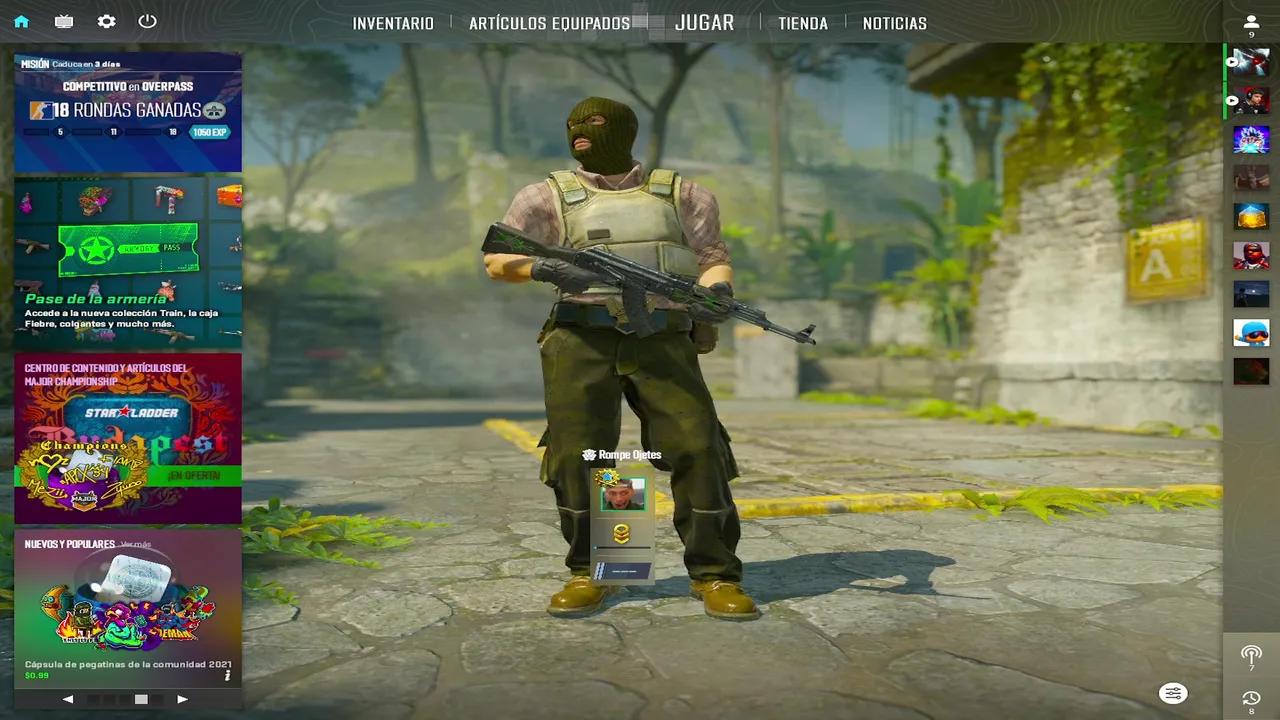This screenshot has height=720, width=1280.
Task: Open the TIENDA tab
Action: (802, 22)
